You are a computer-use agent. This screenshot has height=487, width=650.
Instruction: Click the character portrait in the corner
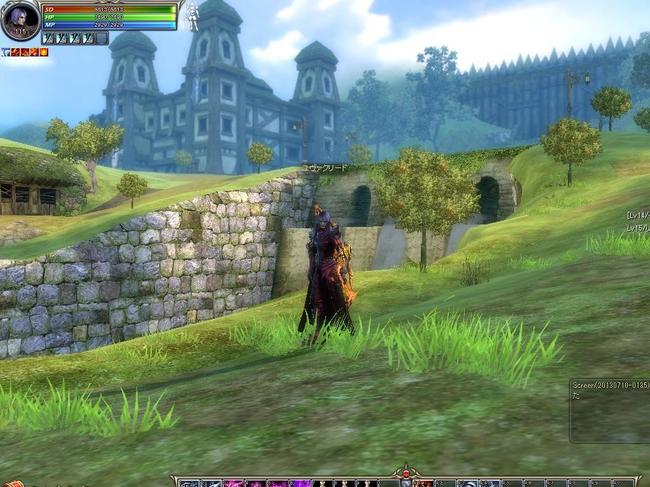tap(19, 19)
